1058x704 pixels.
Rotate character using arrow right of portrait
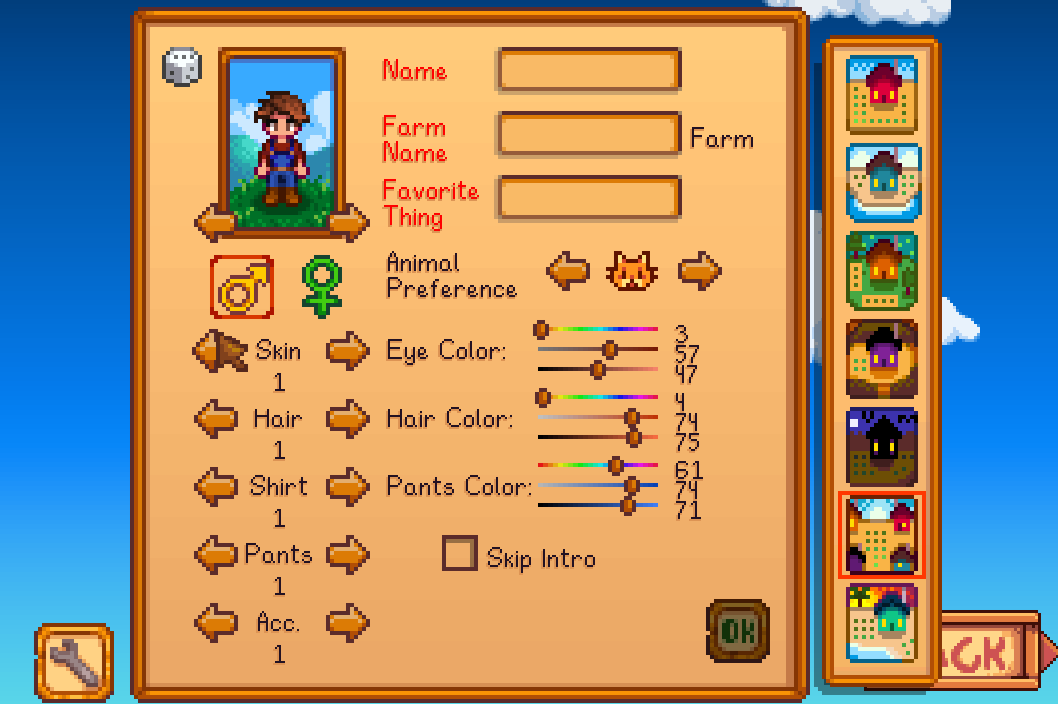[x=349, y=222]
